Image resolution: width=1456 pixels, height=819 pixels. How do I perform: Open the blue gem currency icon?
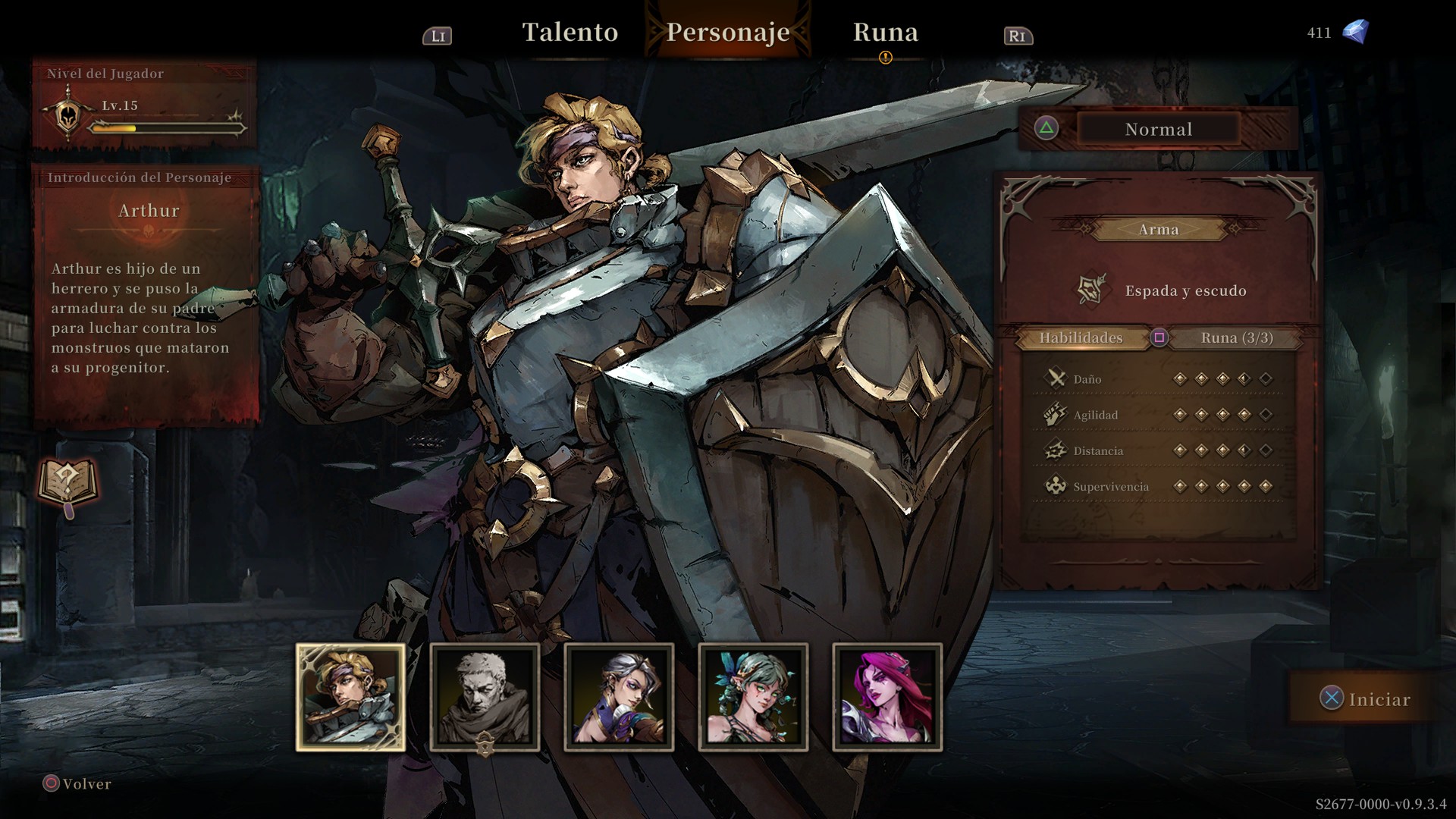tap(1355, 32)
